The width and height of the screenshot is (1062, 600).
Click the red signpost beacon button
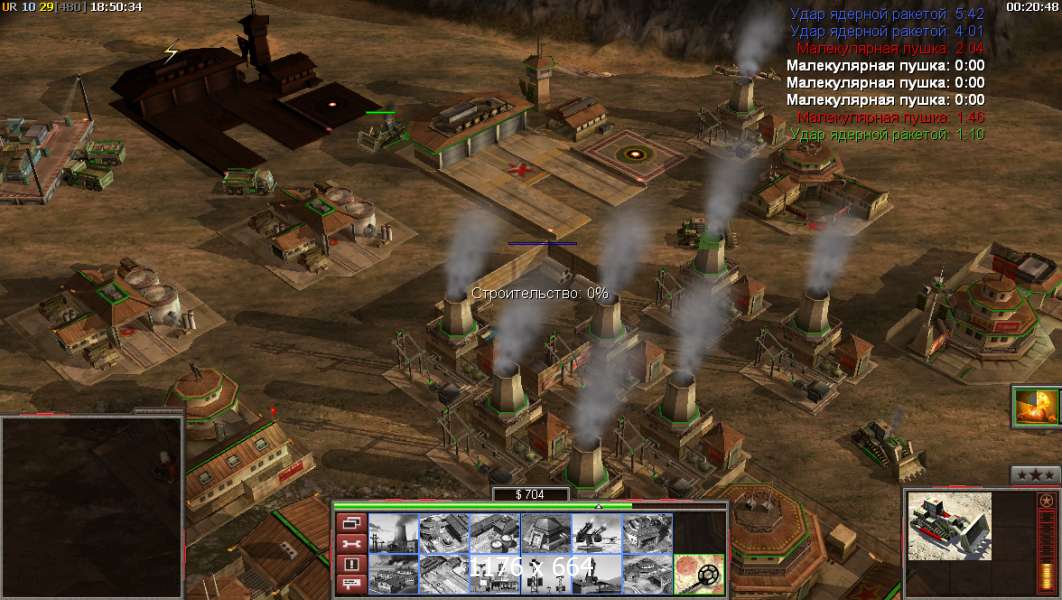pyautogui.click(x=351, y=585)
